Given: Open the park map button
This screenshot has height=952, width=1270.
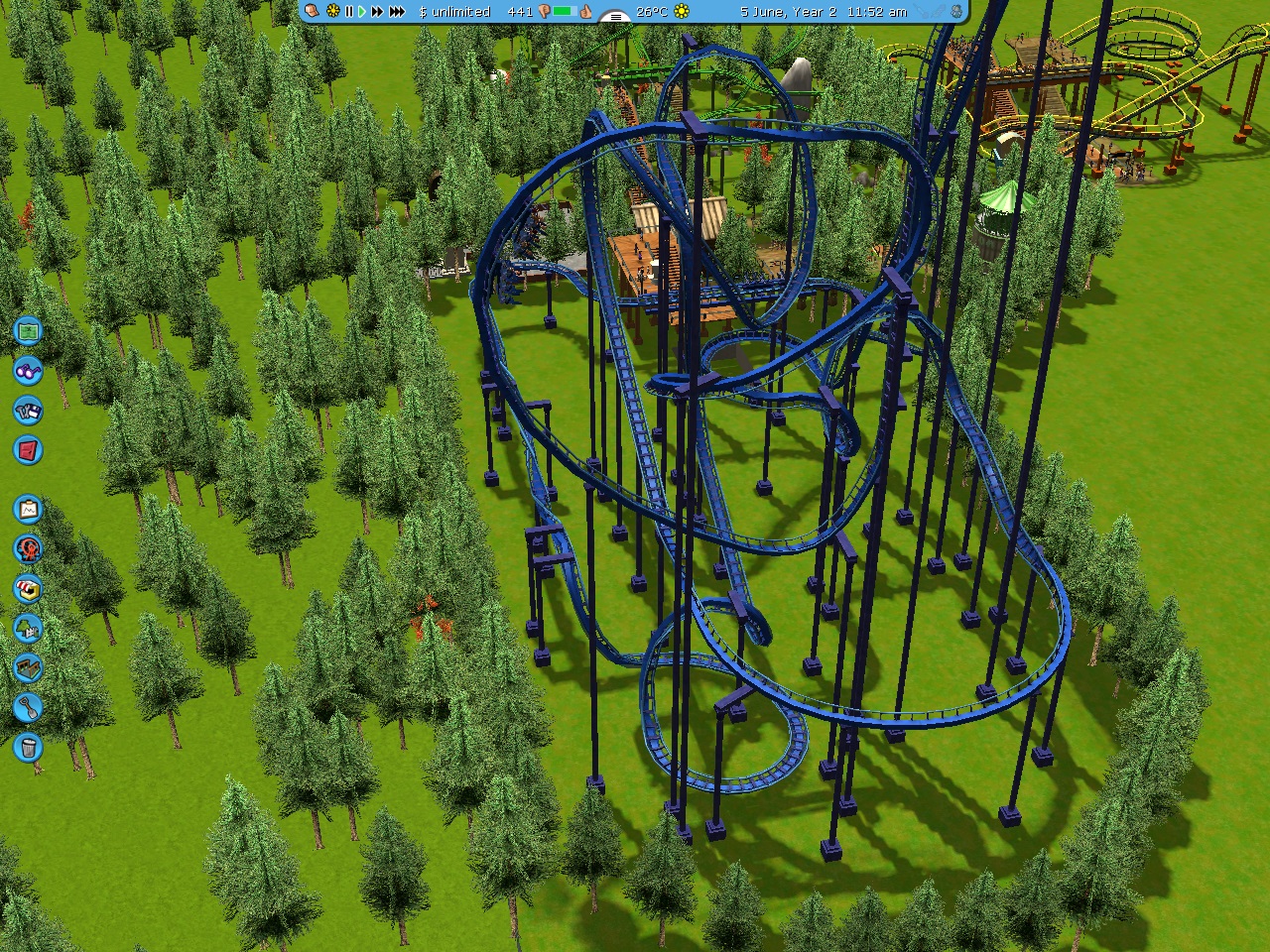Looking at the screenshot, I should [28, 330].
